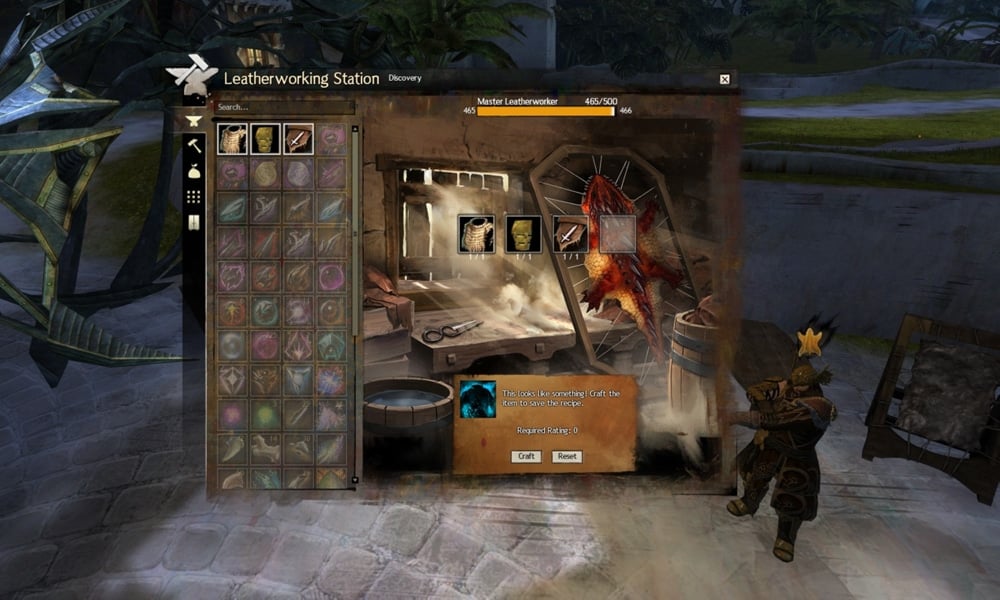Open the anvil Discovery tab
Viewport: 1000px width, 600px height.
(194, 121)
